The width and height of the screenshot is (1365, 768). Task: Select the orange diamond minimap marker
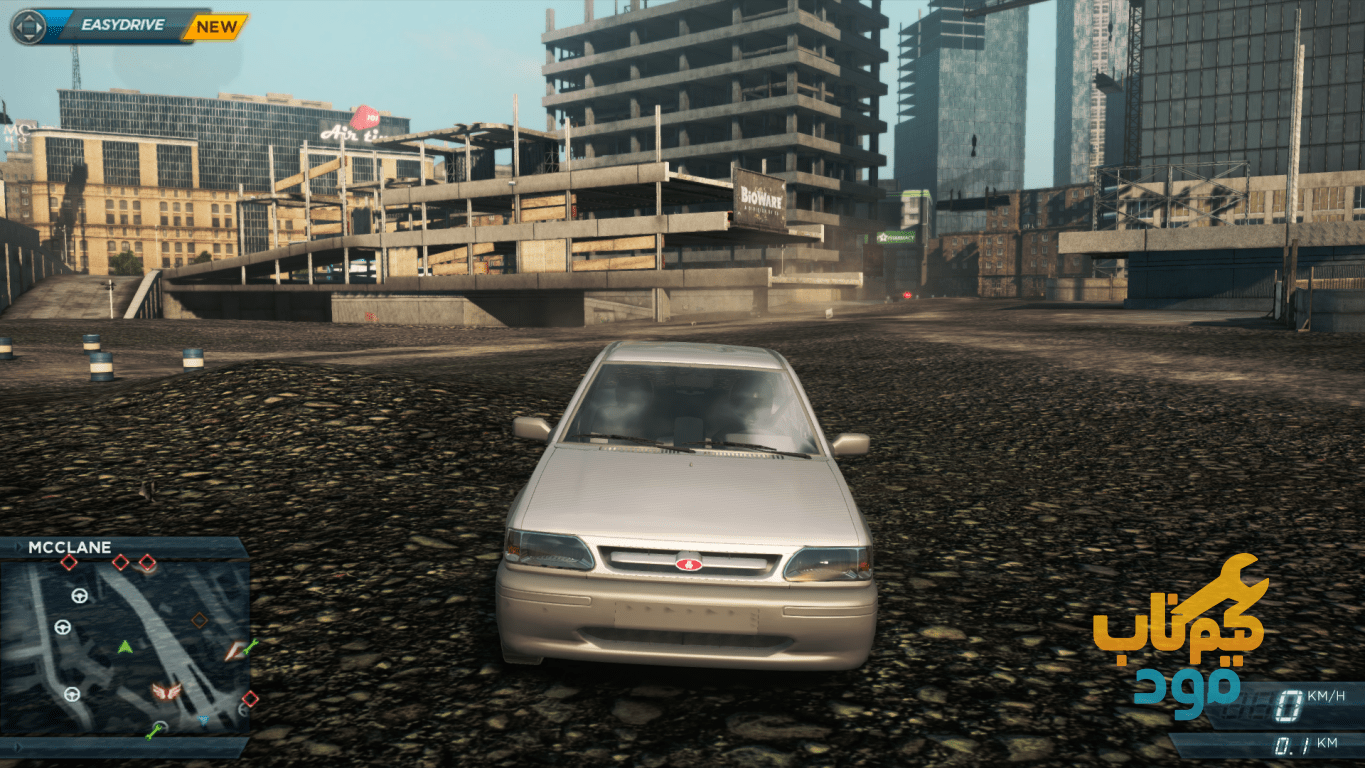(199, 620)
